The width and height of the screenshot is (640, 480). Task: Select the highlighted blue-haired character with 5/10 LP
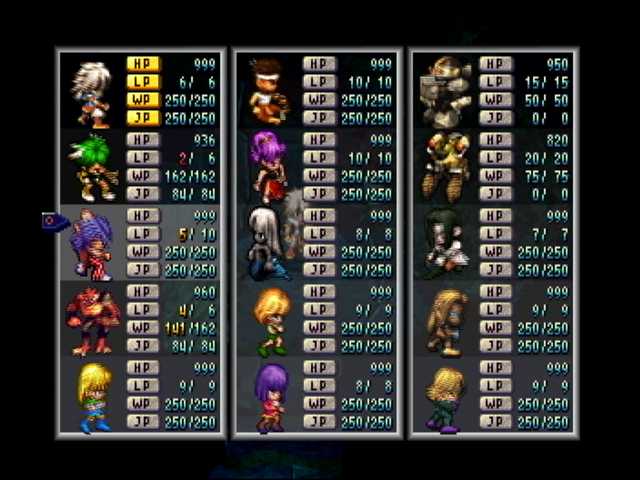[x=92, y=244]
